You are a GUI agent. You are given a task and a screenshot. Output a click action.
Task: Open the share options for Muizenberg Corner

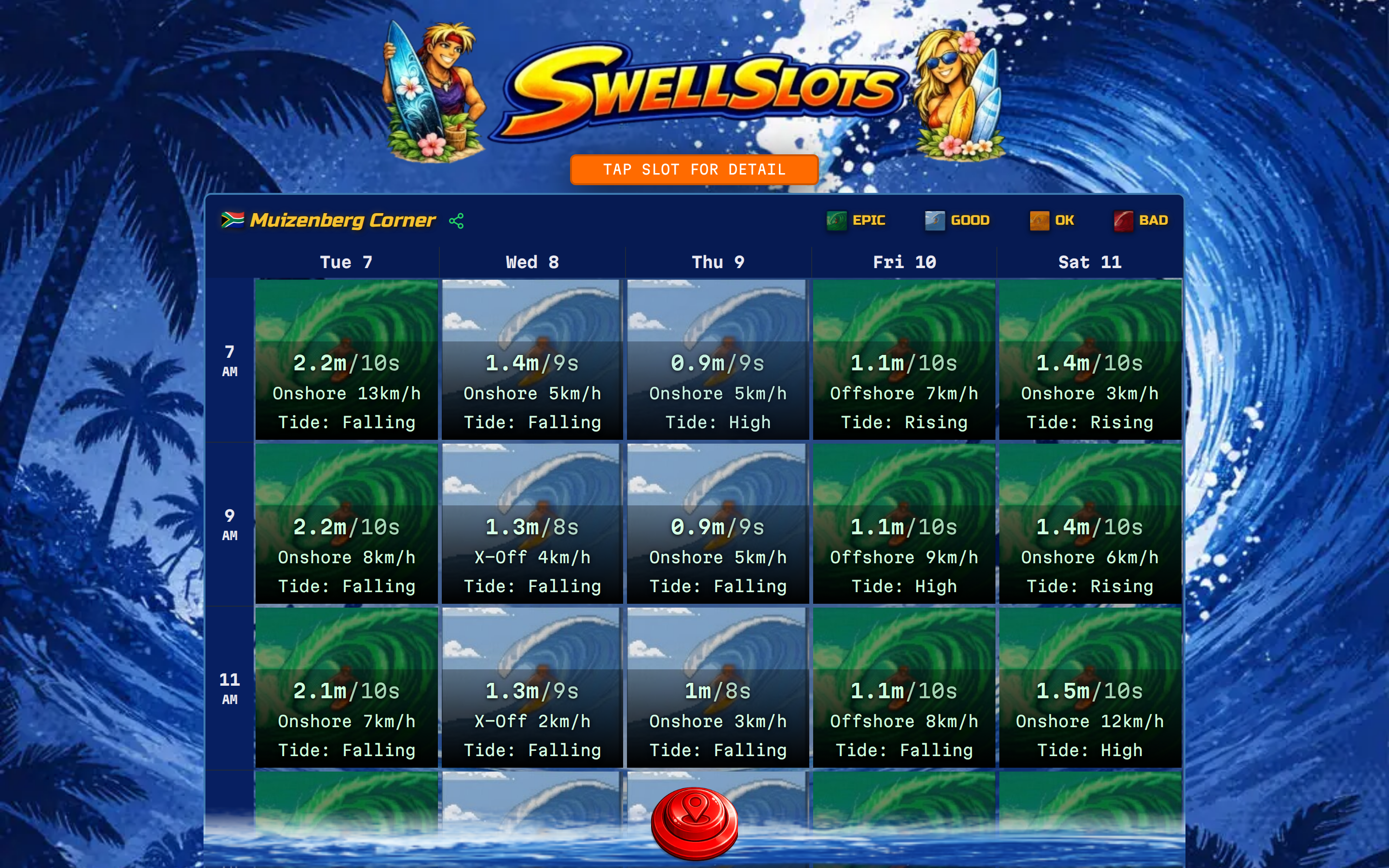[457, 220]
